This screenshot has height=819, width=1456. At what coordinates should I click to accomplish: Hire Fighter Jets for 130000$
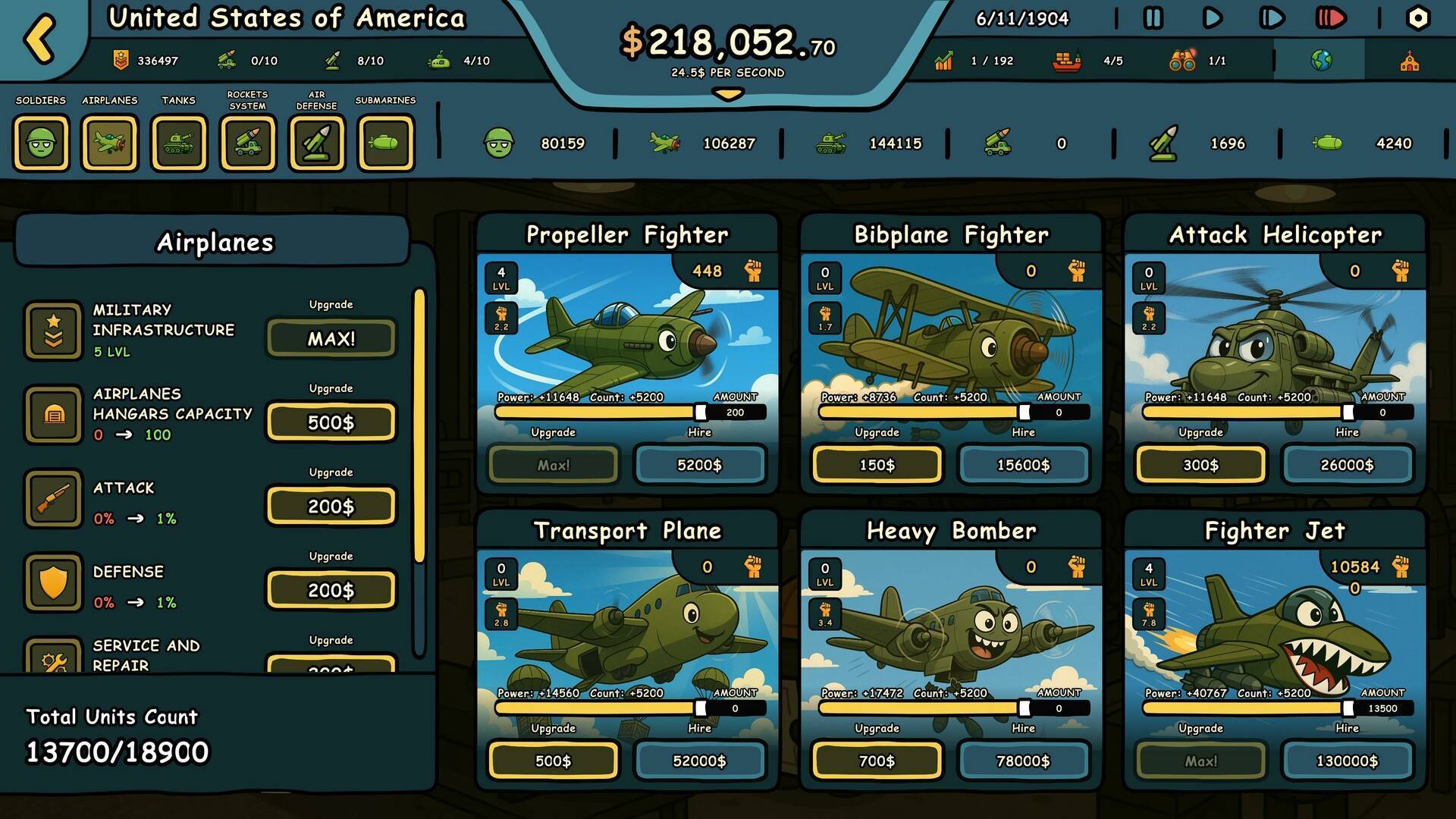pos(1347,761)
